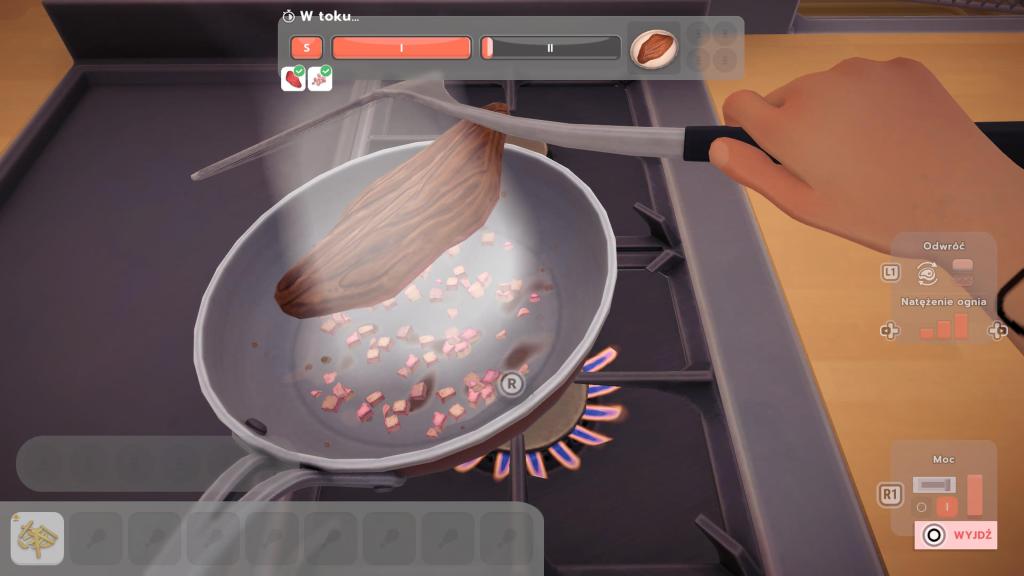
Task: Click the steak dish icon
Action: (654, 47)
